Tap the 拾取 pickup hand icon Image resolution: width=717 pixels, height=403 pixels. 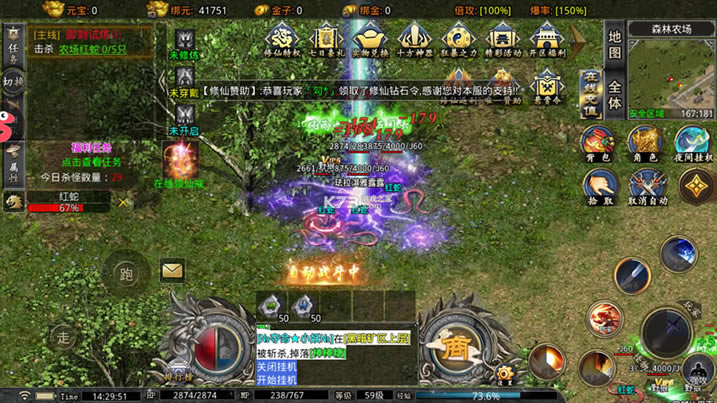600,186
